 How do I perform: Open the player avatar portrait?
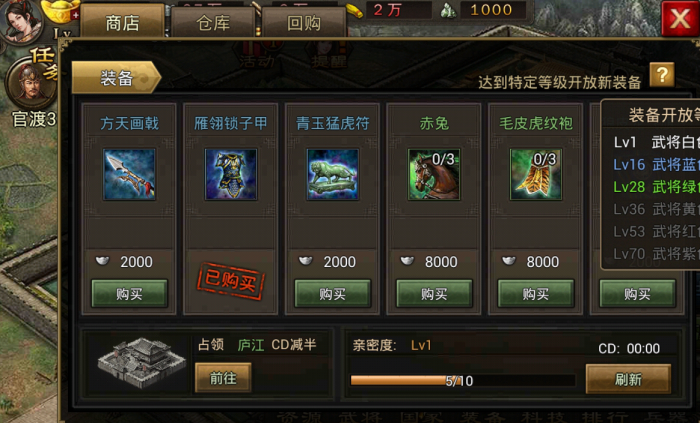click(22, 20)
